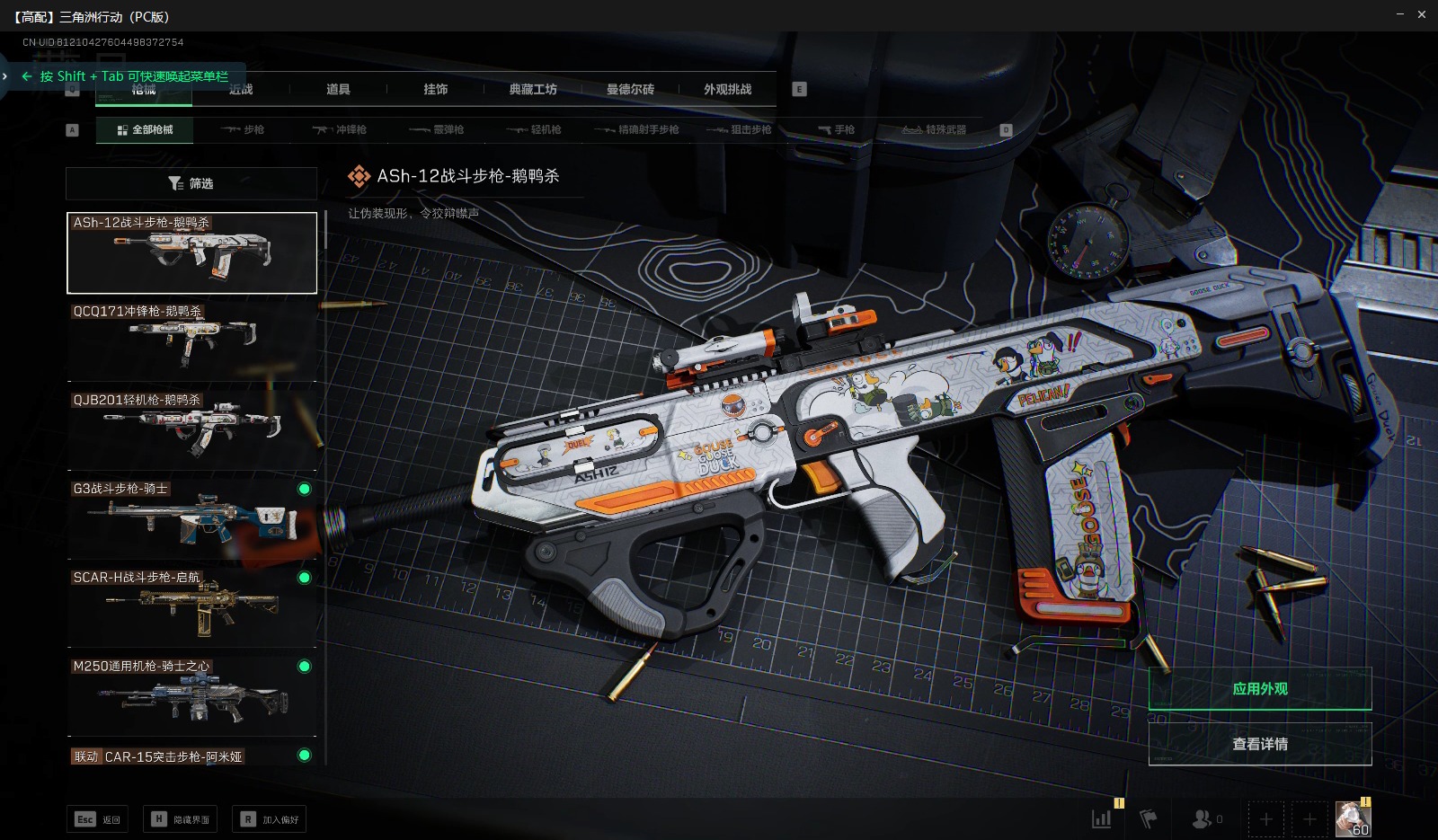Switch to the 道具 tab
The width and height of the screenshot is (1438, 840).
coord(338,89)
